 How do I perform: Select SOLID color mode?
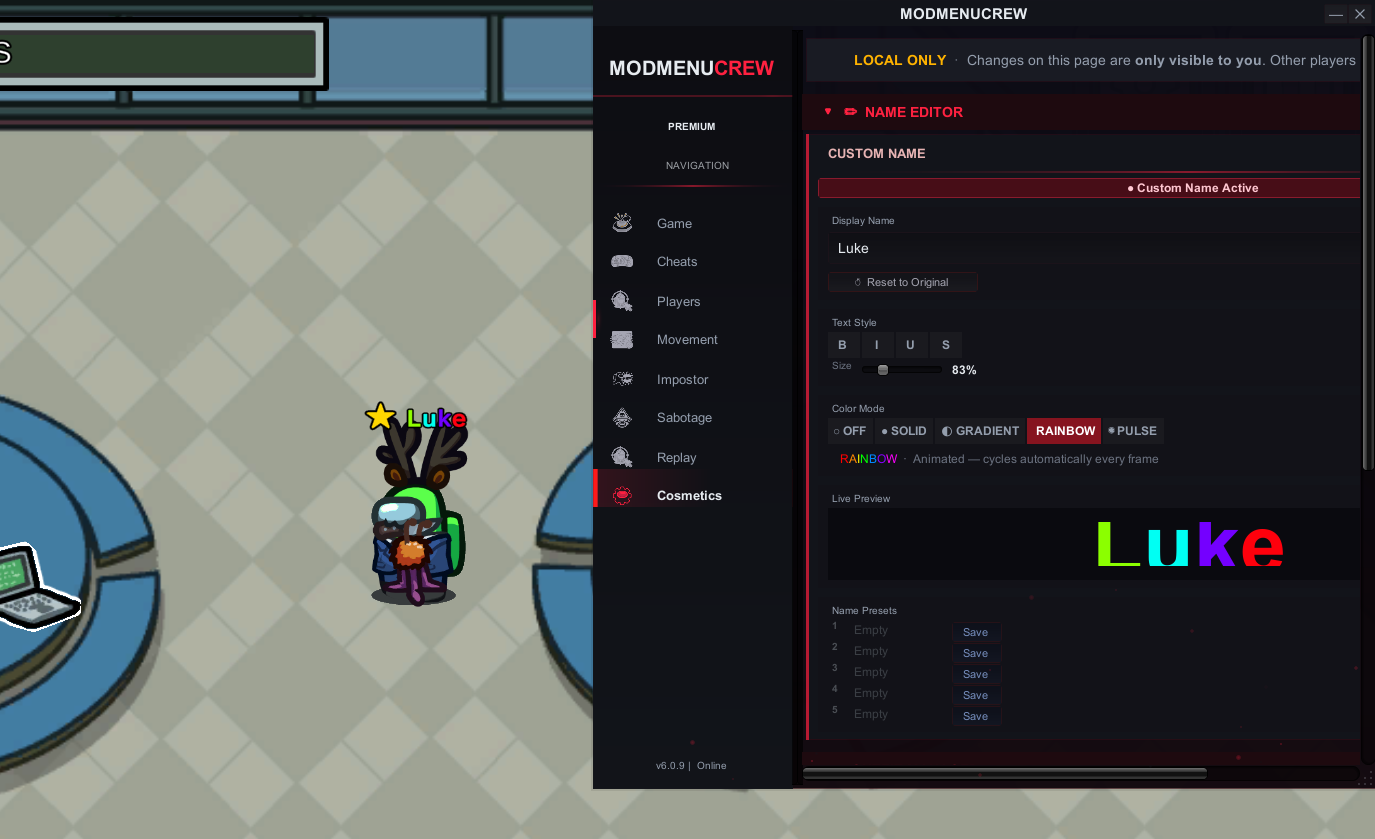[x=903, y=430]
